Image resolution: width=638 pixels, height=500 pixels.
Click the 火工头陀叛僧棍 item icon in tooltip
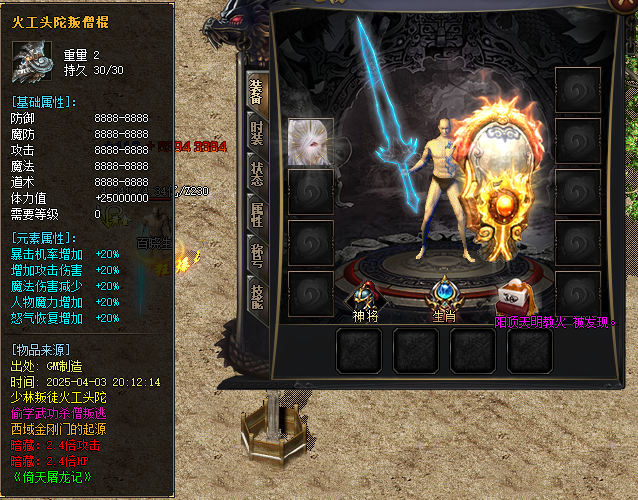pos(32,61)
